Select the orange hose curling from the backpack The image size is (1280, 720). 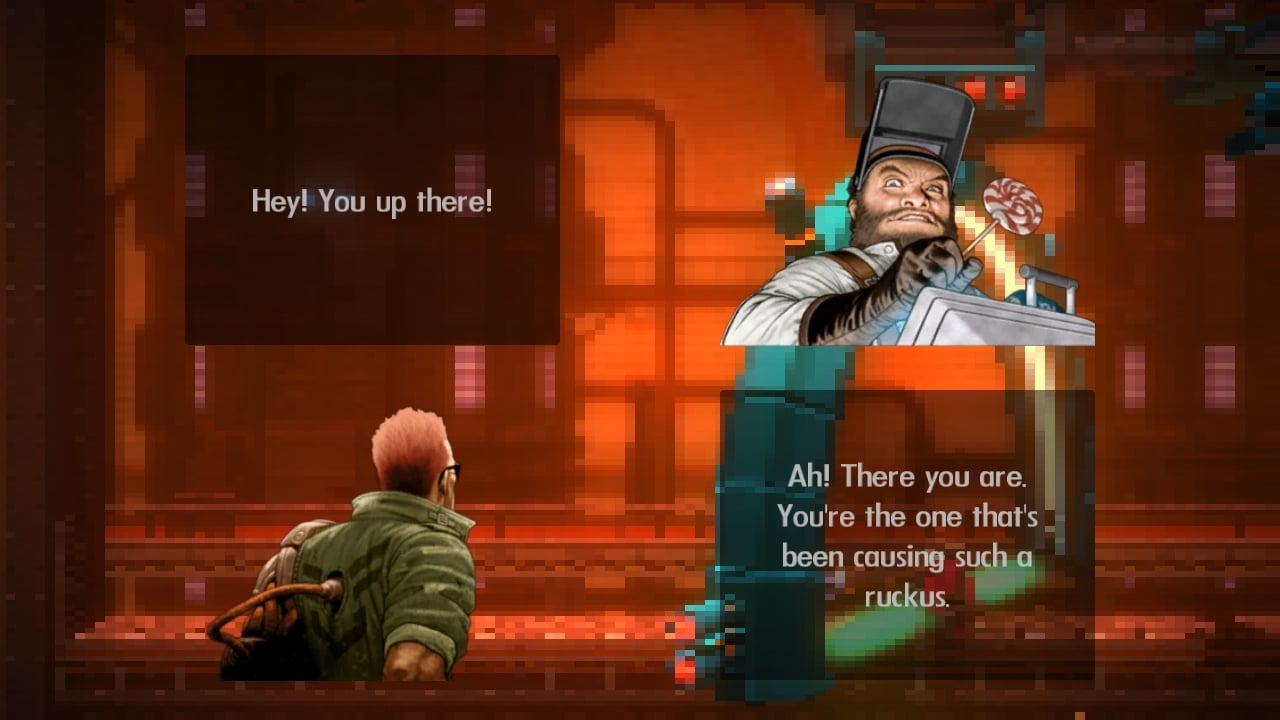pyautogui.click(x=268, y=595)
